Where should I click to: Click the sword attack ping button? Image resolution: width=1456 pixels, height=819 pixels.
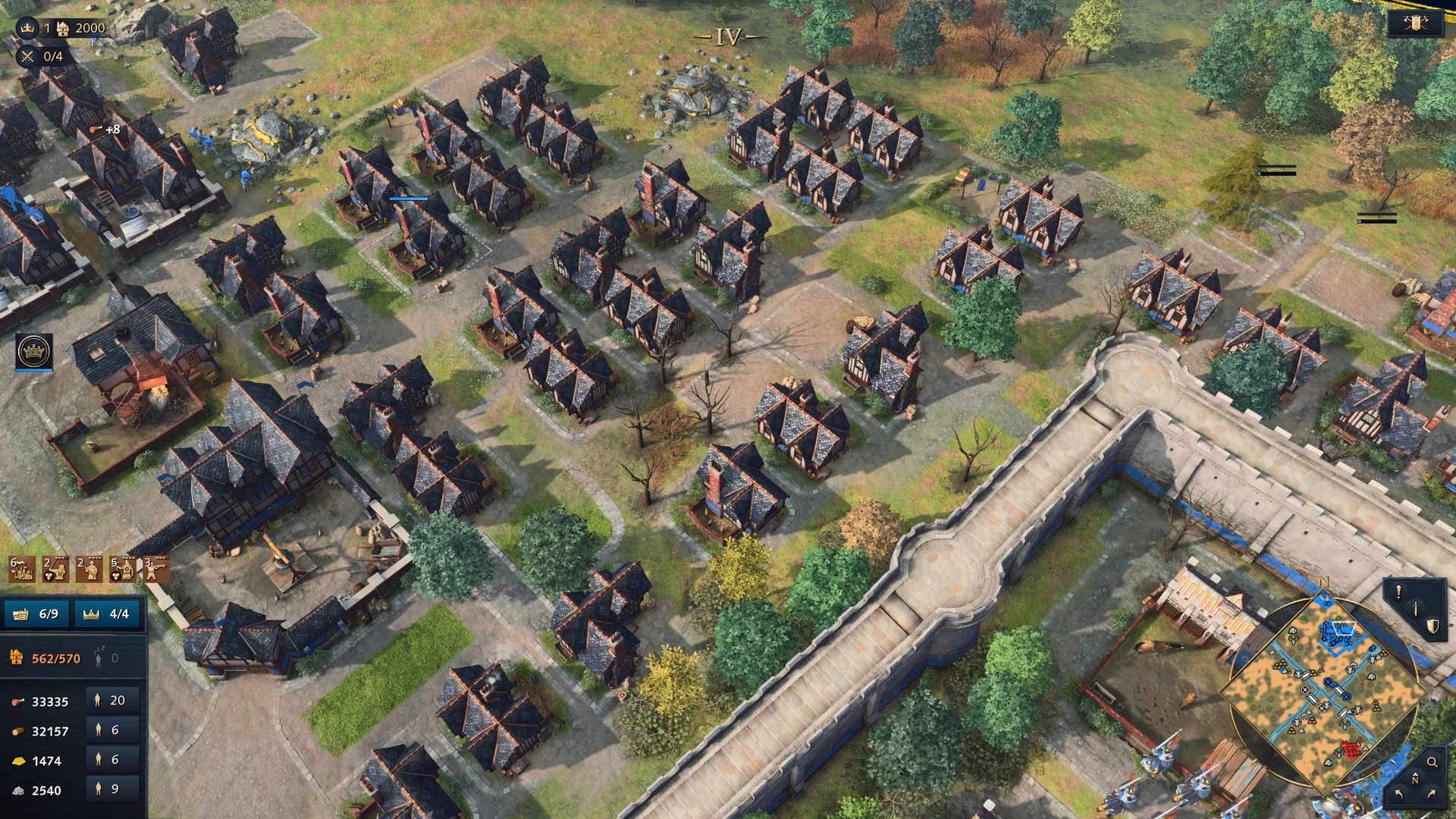pos(1415,609)
